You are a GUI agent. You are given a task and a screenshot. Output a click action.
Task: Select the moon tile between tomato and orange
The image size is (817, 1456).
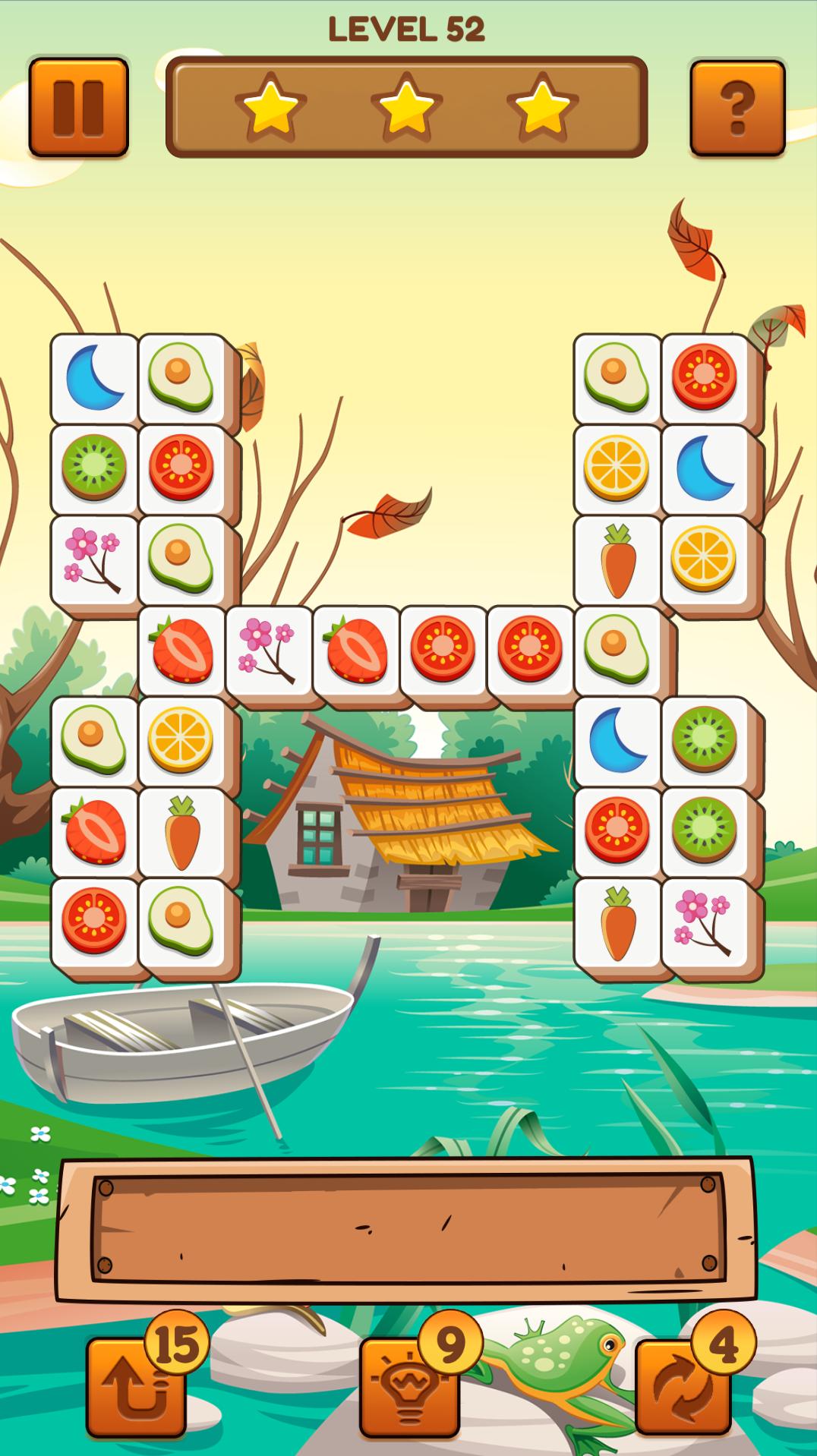705,468
